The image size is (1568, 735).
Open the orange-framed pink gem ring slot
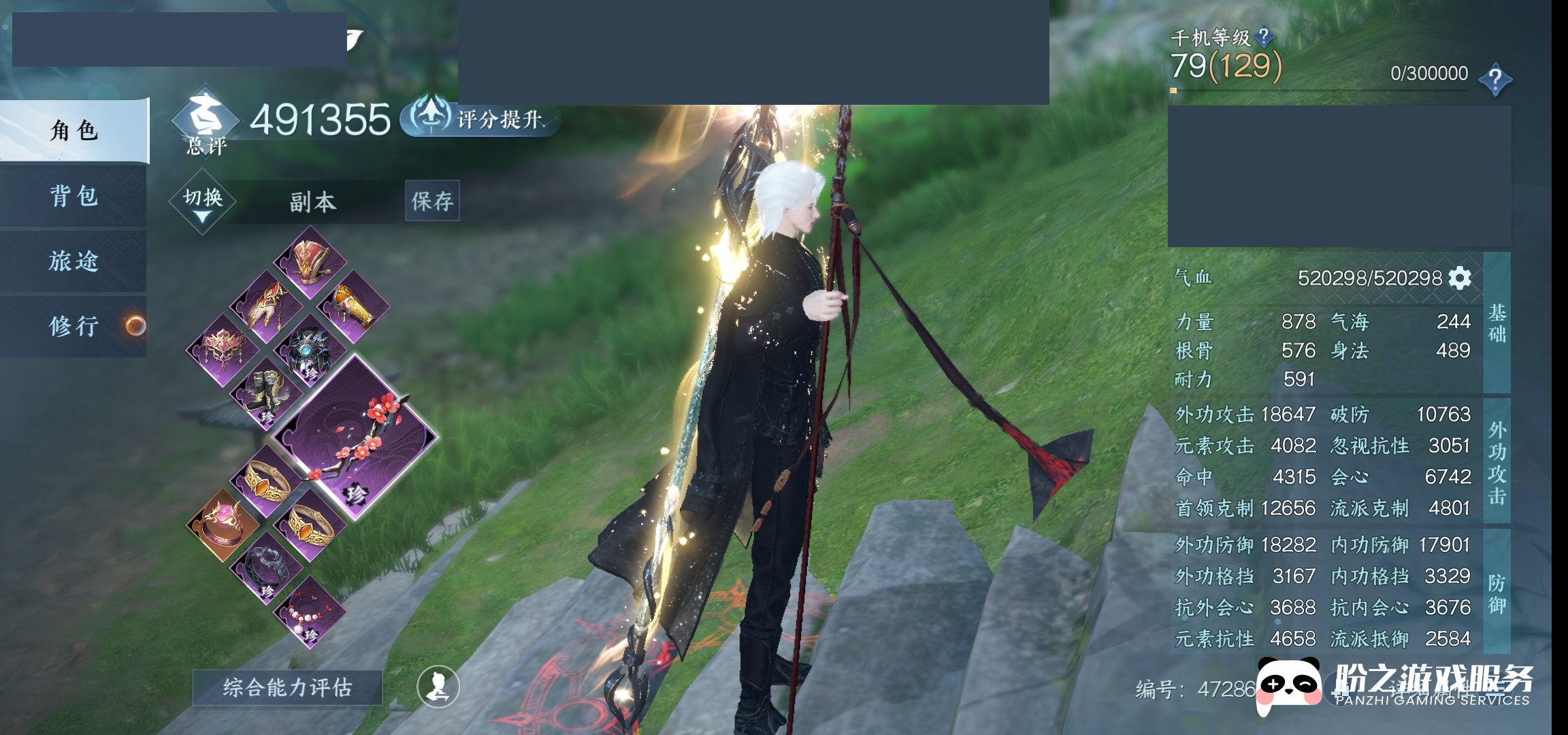coord(223,525)
